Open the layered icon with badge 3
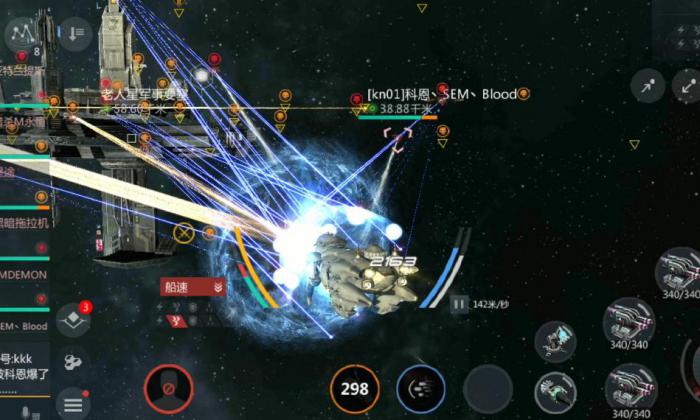700x420 pixels. [72, 319]
